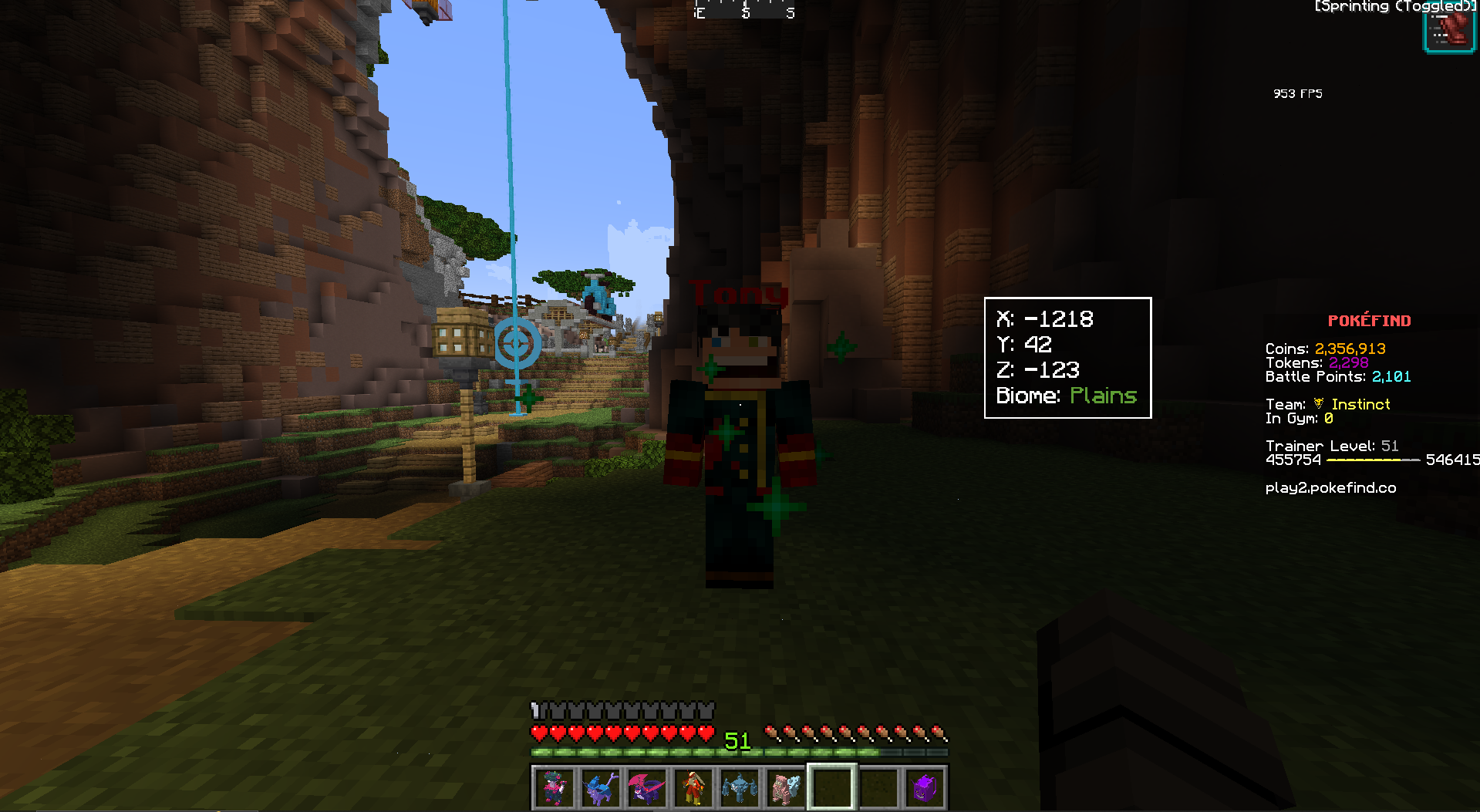Click the red boot status effect icon
1480x812 pixels.
coord(1449,32)
